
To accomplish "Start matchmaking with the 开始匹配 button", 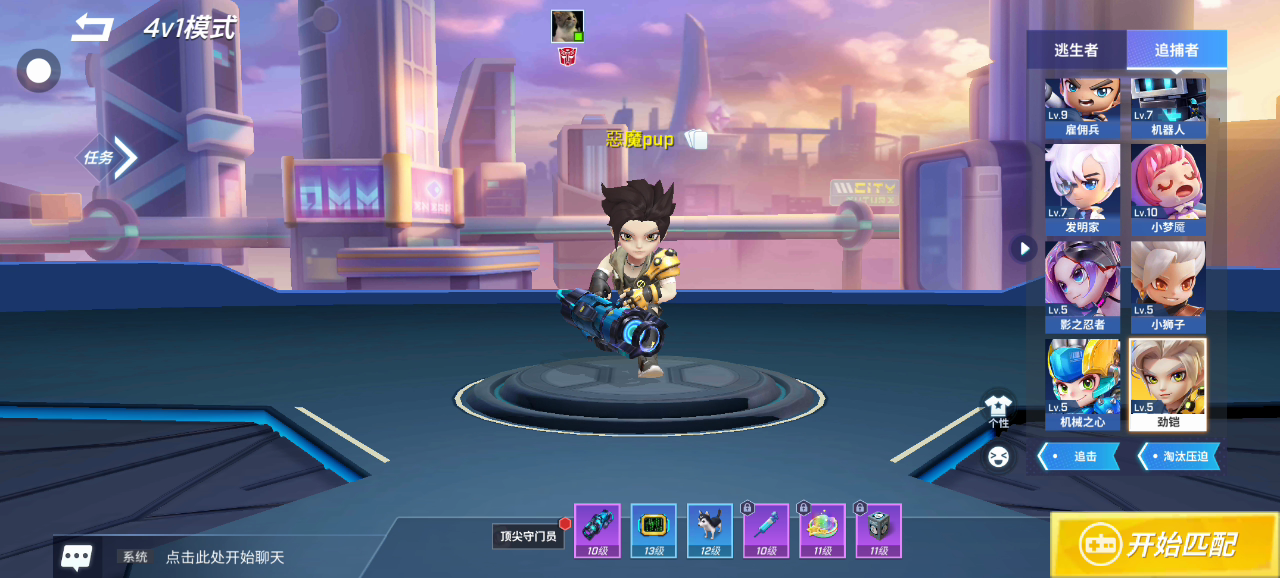I will point(1164,544).
